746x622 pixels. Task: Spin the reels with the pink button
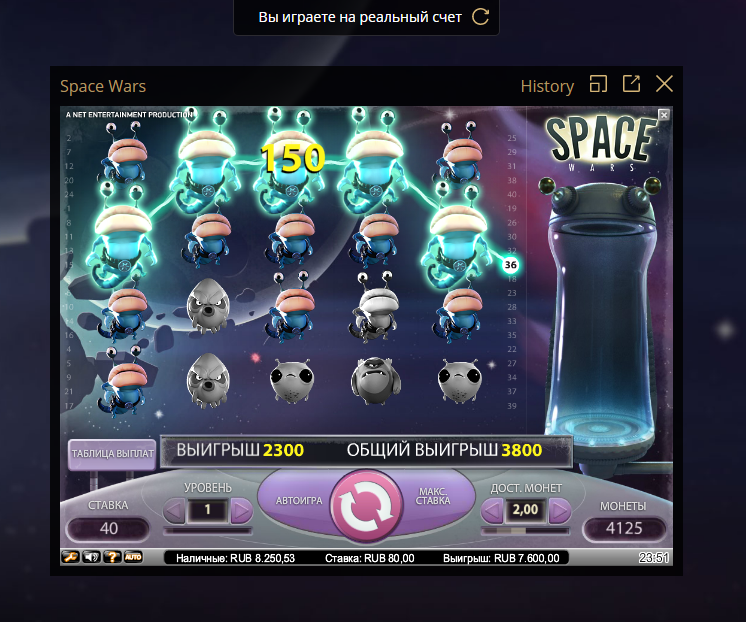tap(372, 506)
